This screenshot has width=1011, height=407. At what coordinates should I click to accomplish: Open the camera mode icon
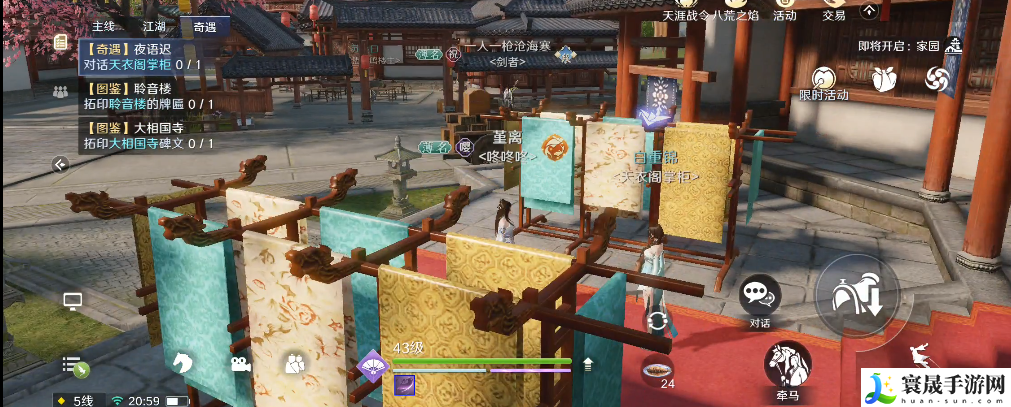click(x=241, y=364)
